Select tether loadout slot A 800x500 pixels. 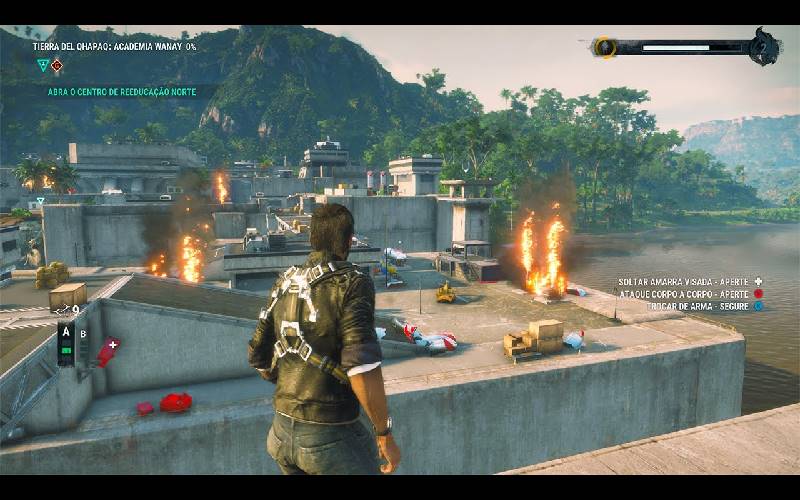click(66, 333)
